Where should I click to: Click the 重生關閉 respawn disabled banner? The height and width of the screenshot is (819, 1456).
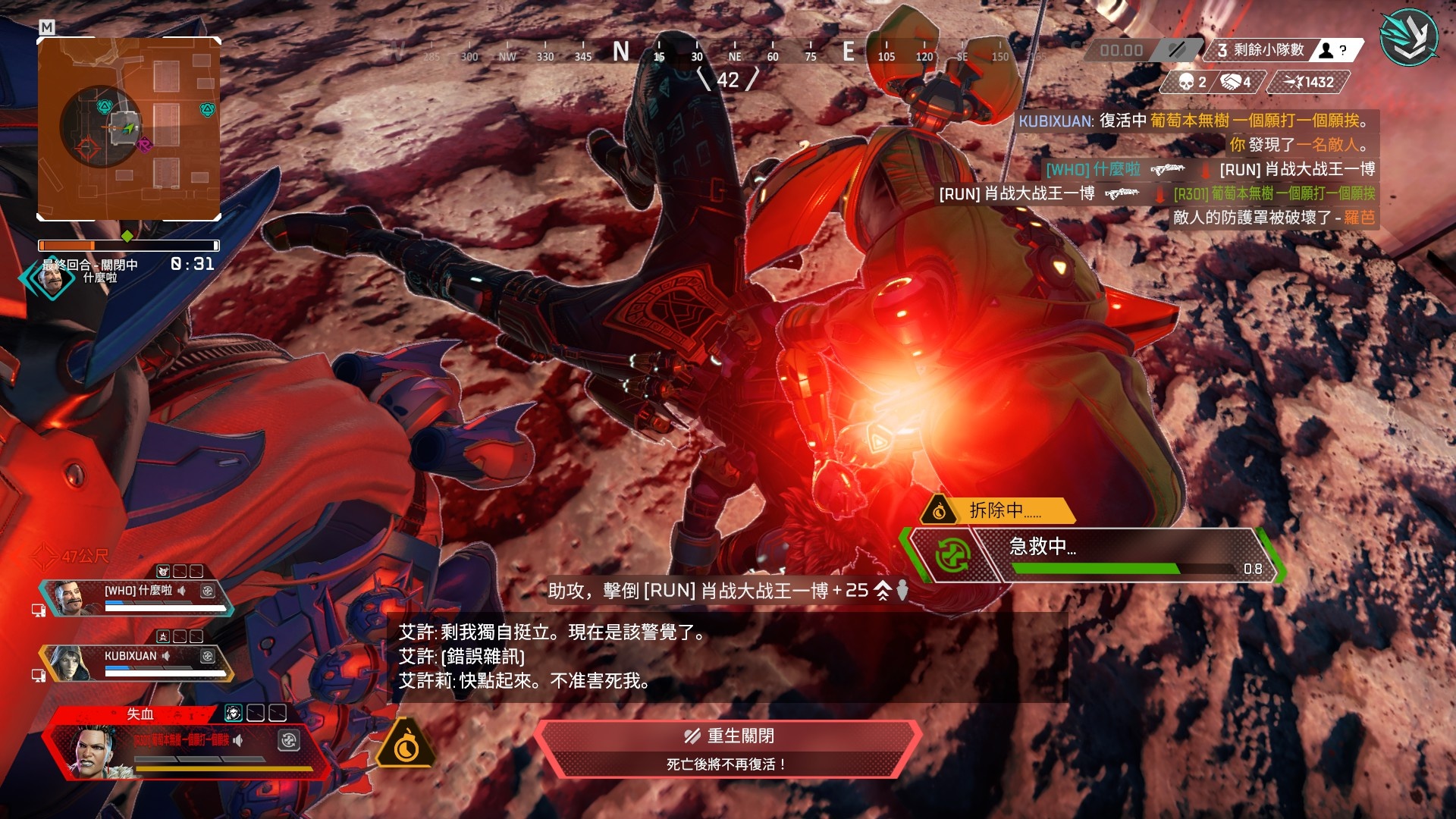(728, 748)
